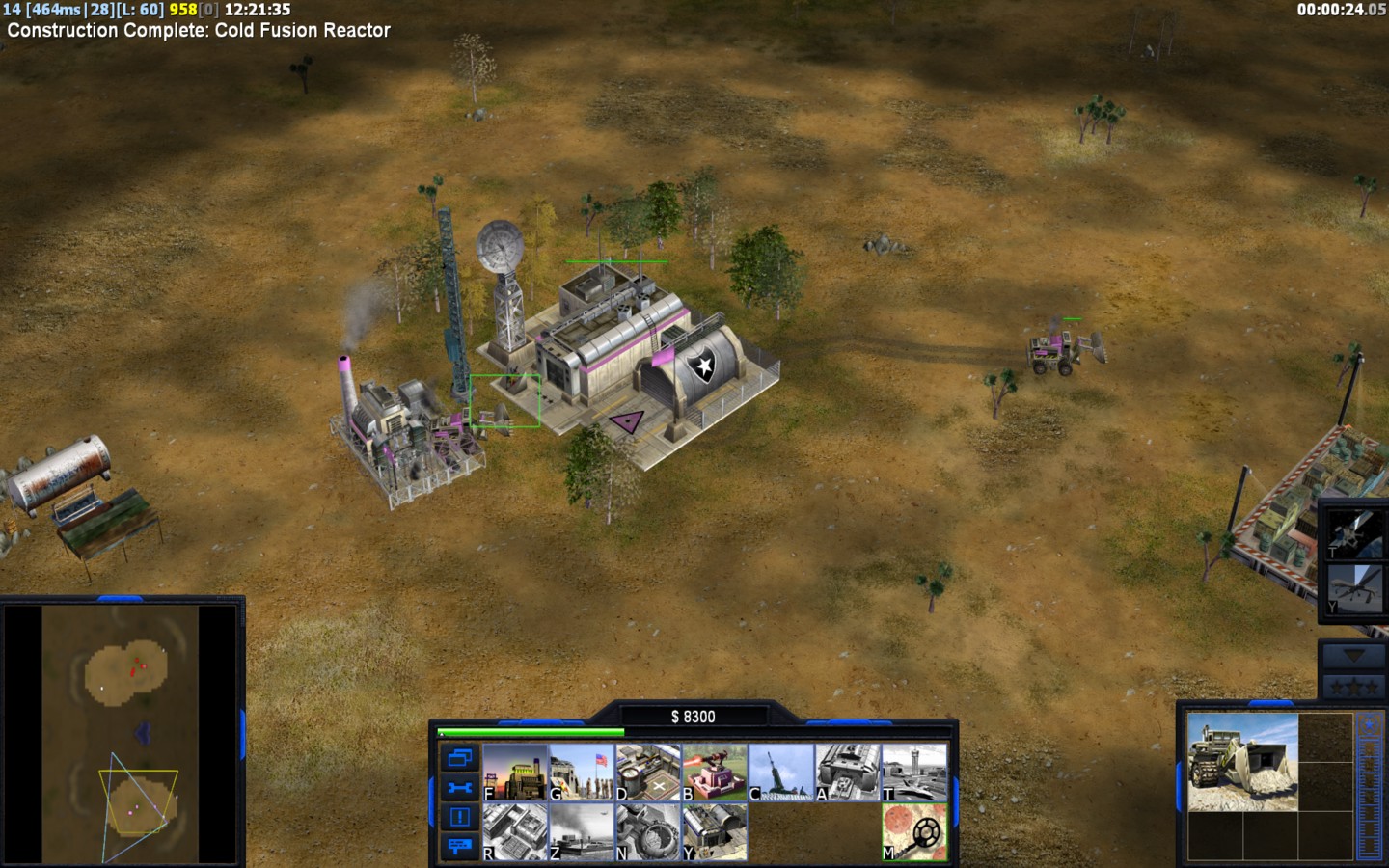Viewport: 1389px width, 868px height.
Task: Open the chat speech-bubble button
Action: click(x=459, y=846)
